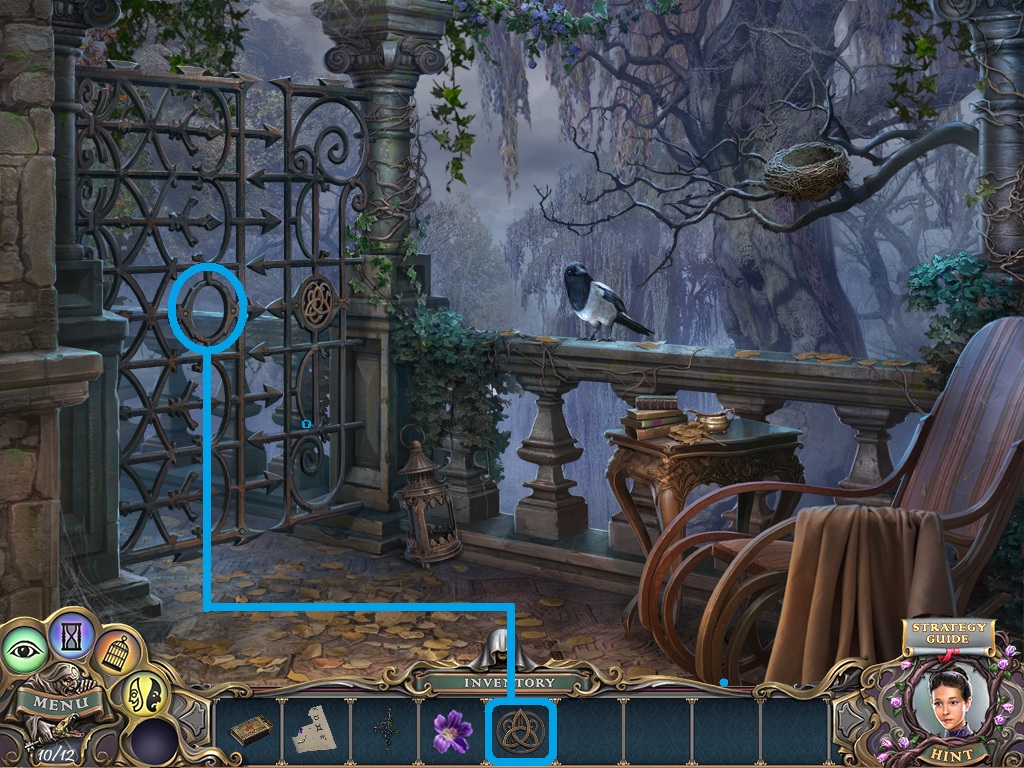Select the hourglass amulet icon
The height and width of the screenshot is (768, 1024).
(71, 631)
